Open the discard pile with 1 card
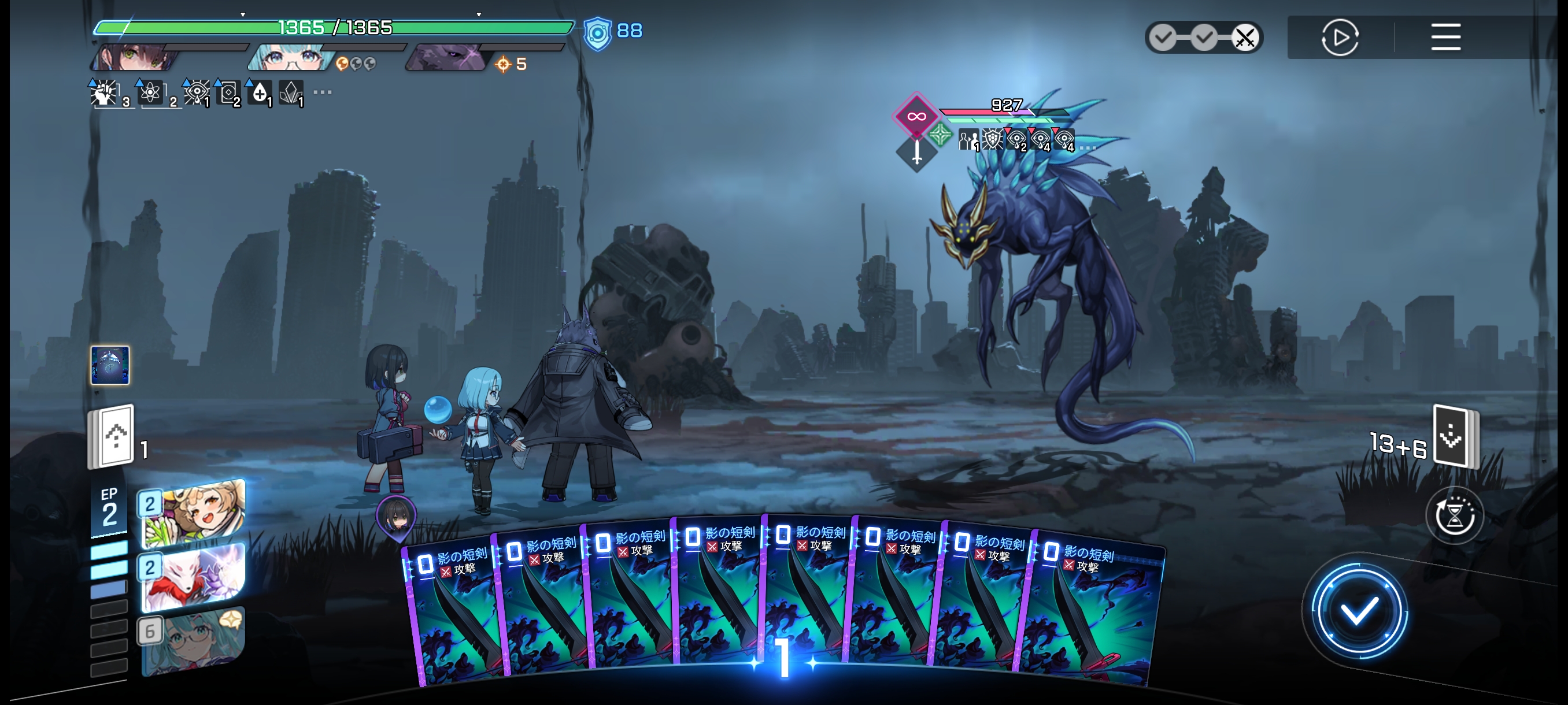Image resolution: width=1568 pixels, height=705 pixels. (112, 437)
